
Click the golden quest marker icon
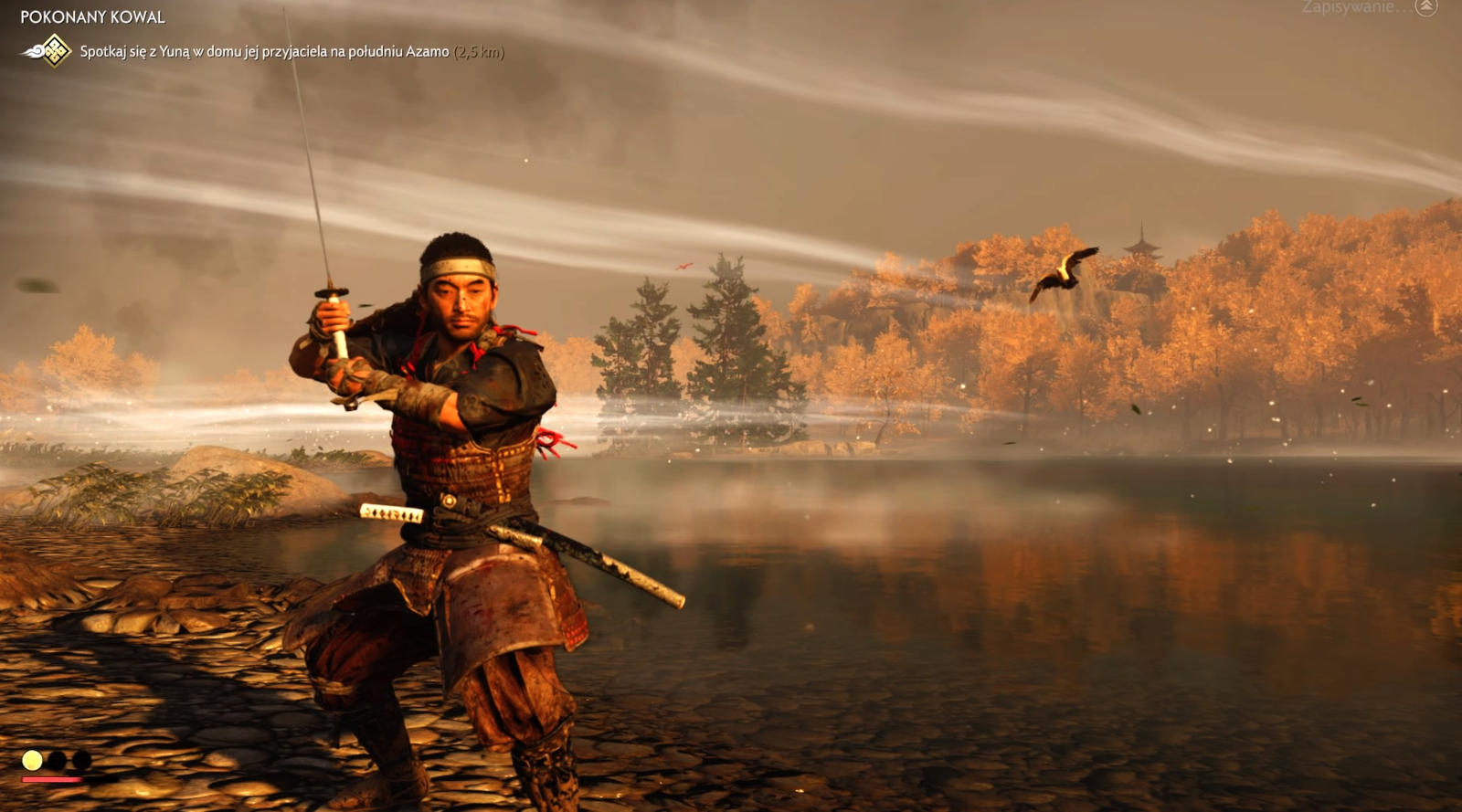coord(55,51)
